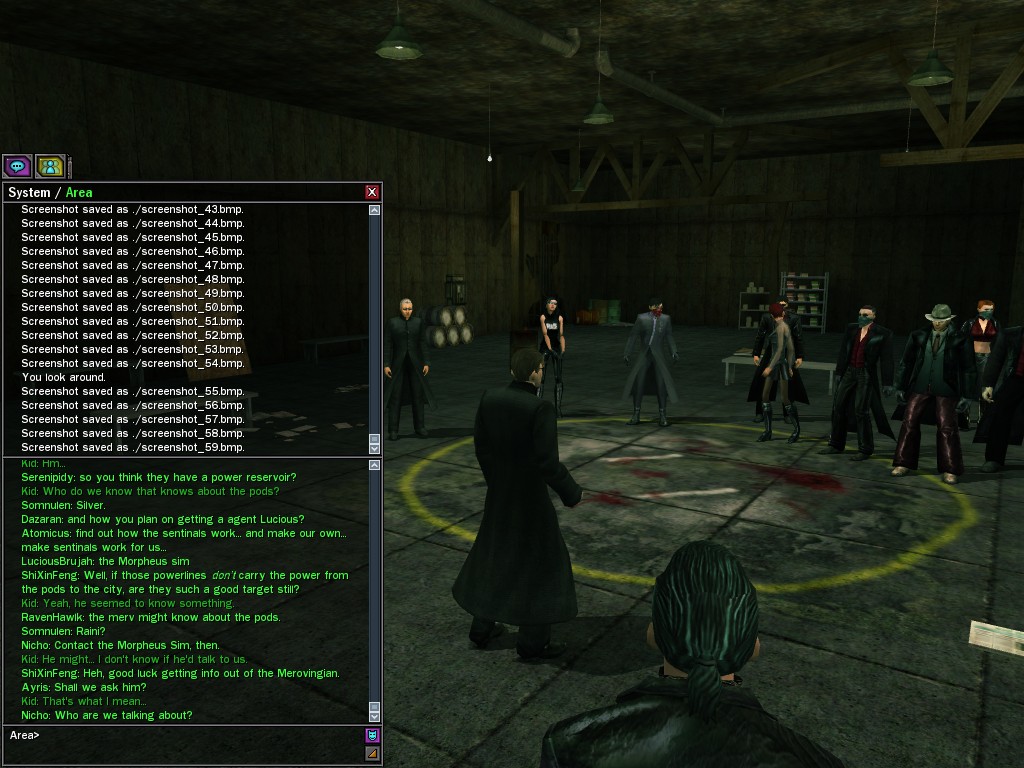Click the purple mask emote button
This screenshot has width=1024, height=768.
point(372,735)
